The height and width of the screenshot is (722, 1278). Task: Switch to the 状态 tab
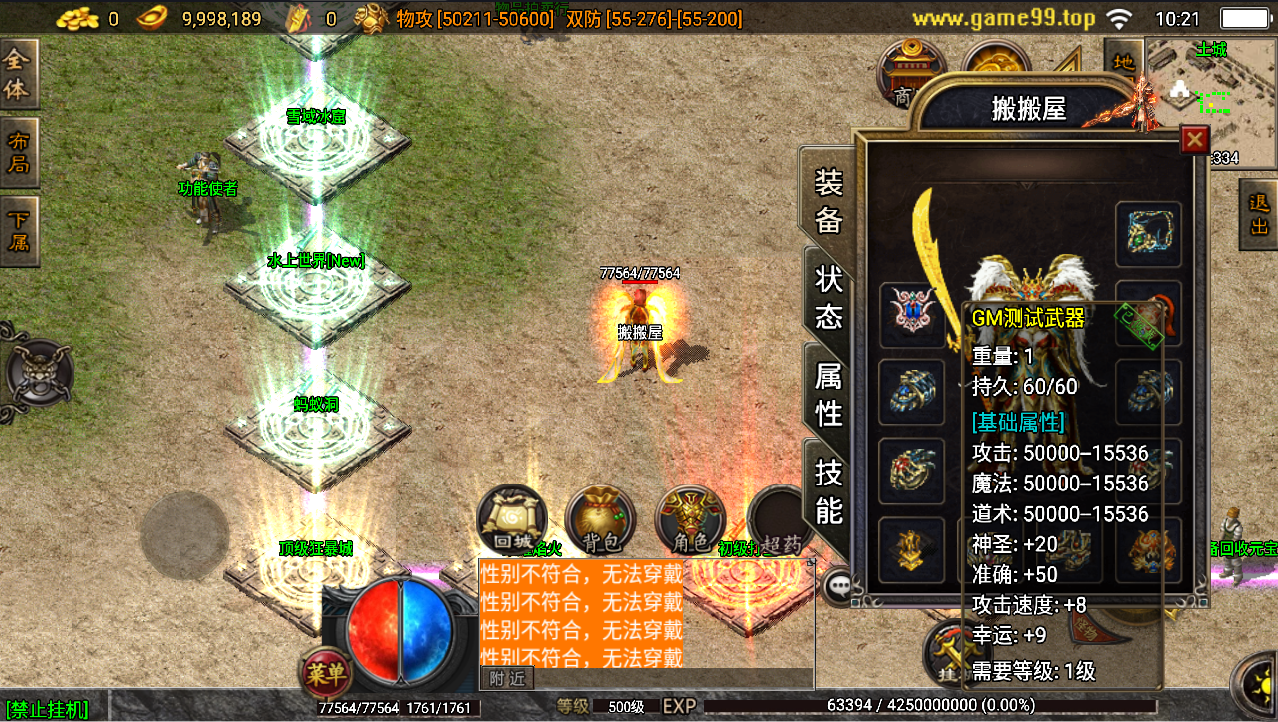829,297
